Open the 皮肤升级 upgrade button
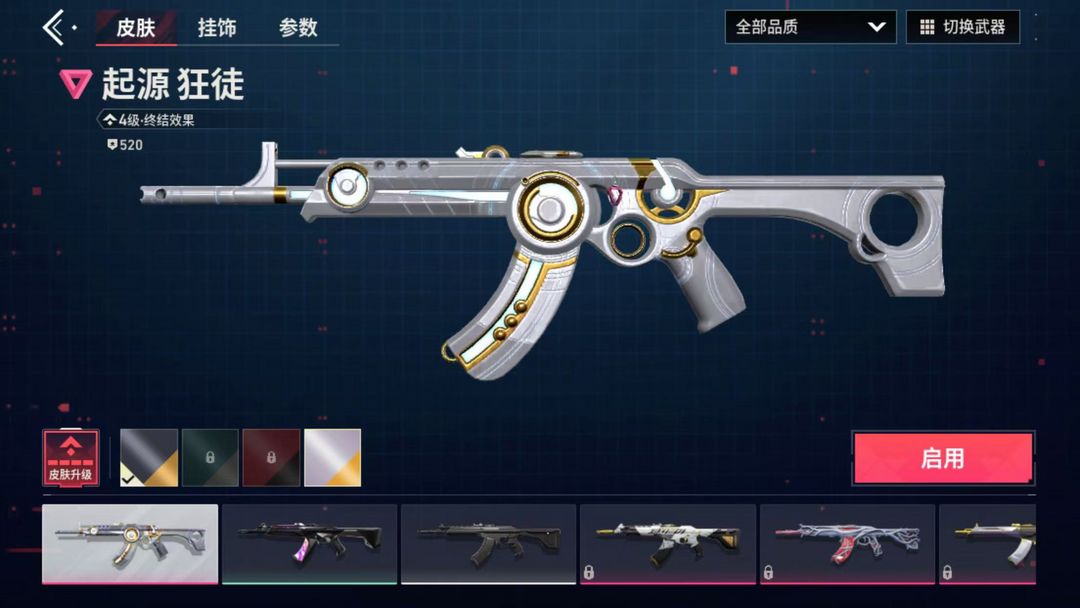This screenshot has height=608, width=1080. click(71, 458)
